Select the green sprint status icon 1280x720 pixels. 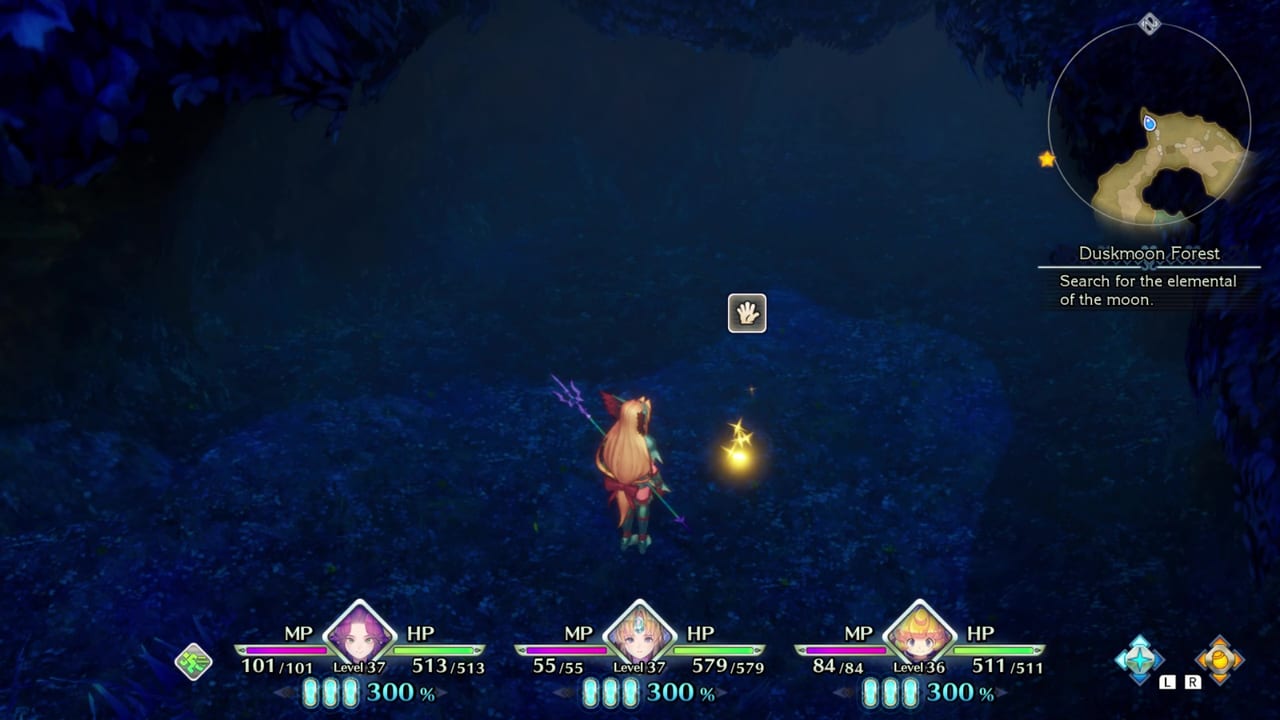193,661
